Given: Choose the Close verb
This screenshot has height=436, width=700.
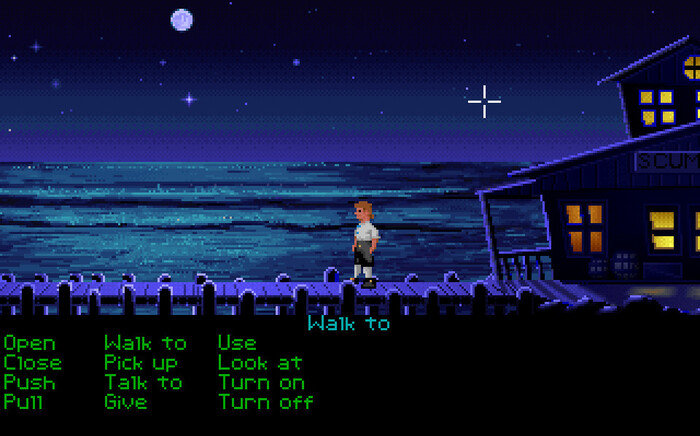Looking at the screenshot, I should coord(32,363).
